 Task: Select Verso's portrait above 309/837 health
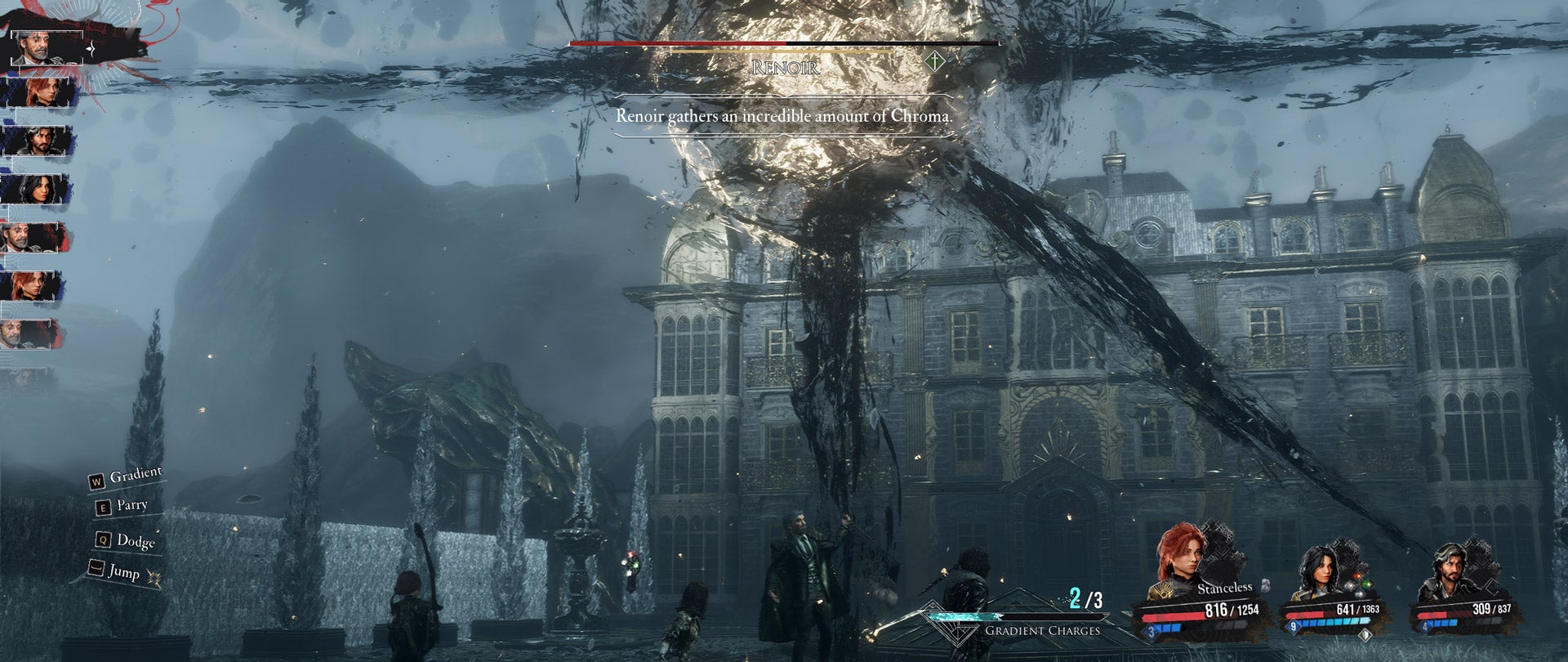pos(1451,568)
